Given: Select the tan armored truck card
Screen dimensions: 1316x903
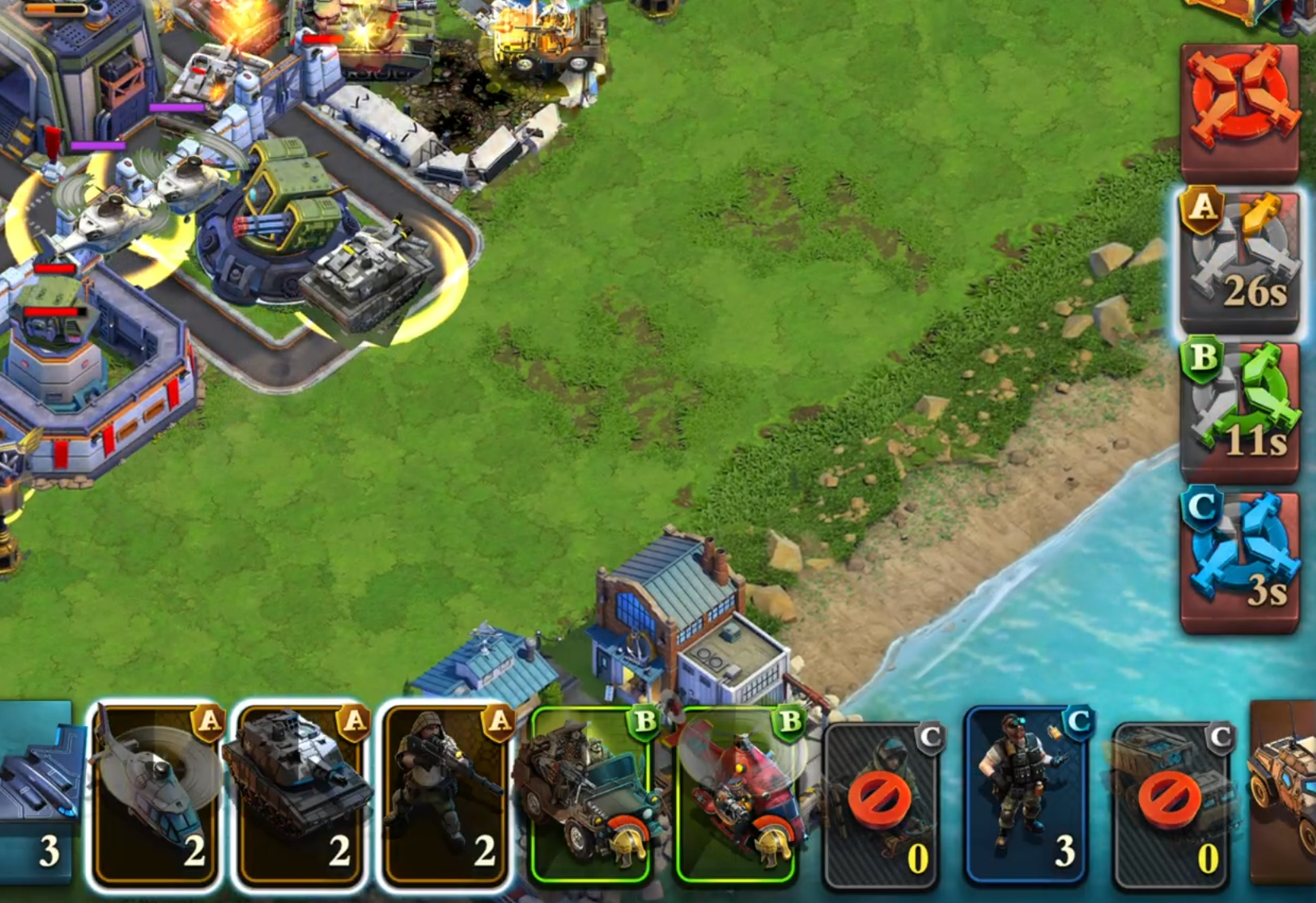Looking at the screenshot, I should pyautogui.click(x=1282, y=793).
